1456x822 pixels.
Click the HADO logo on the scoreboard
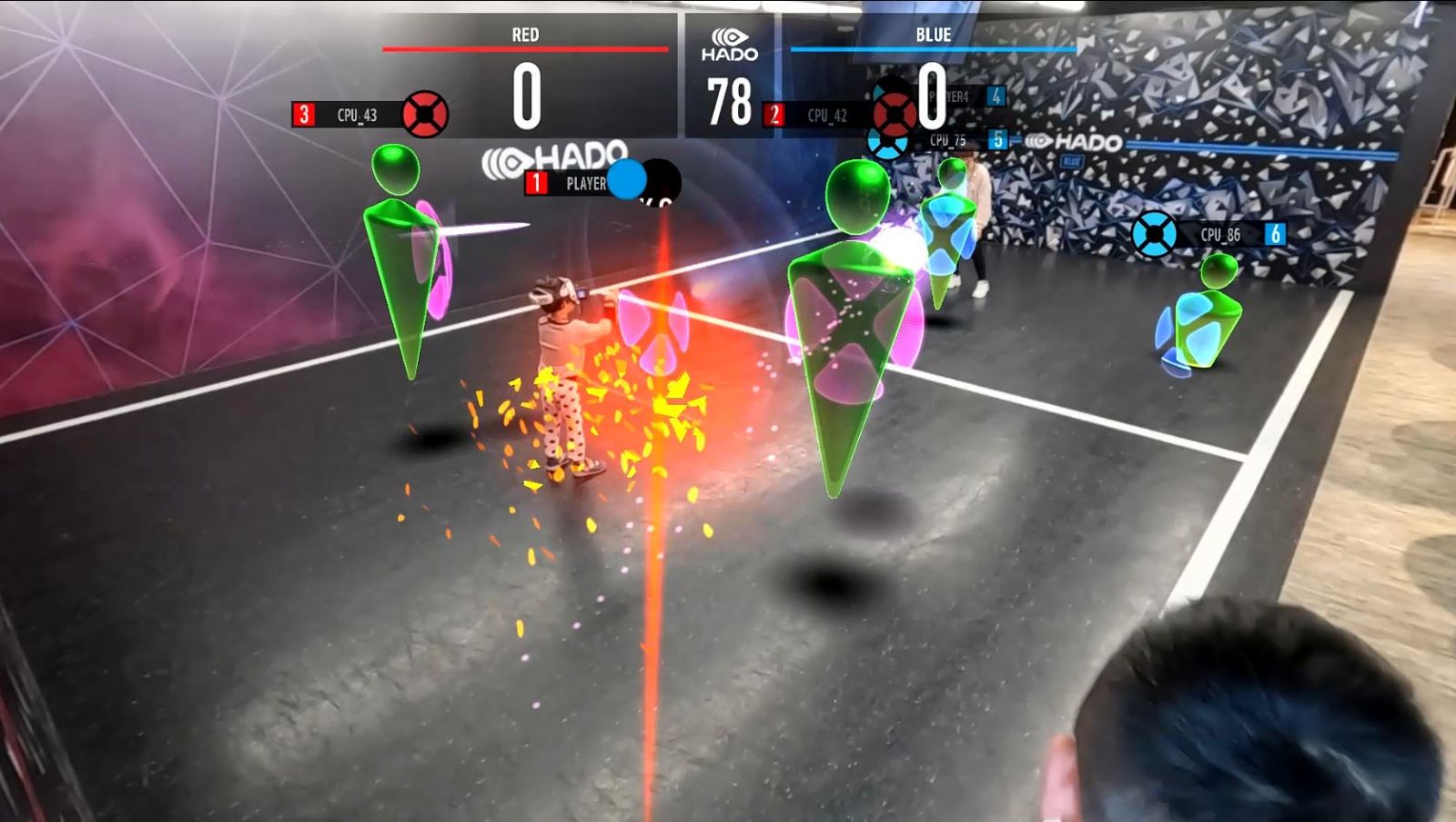pyautogui.click(x=729, y=45)
